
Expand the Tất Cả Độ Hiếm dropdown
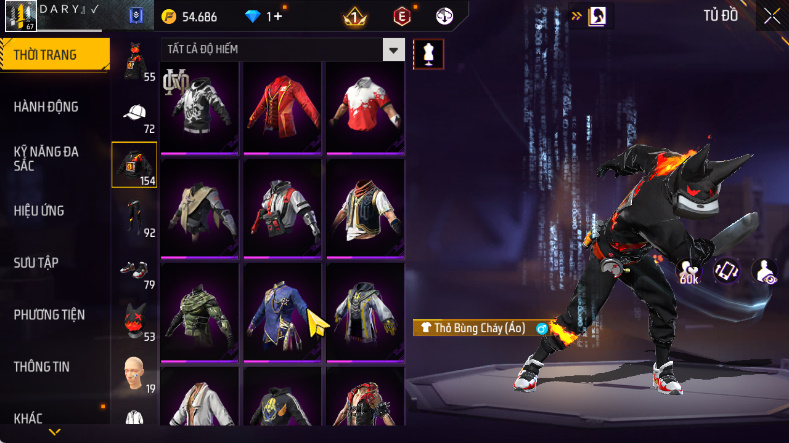[394, 50]
